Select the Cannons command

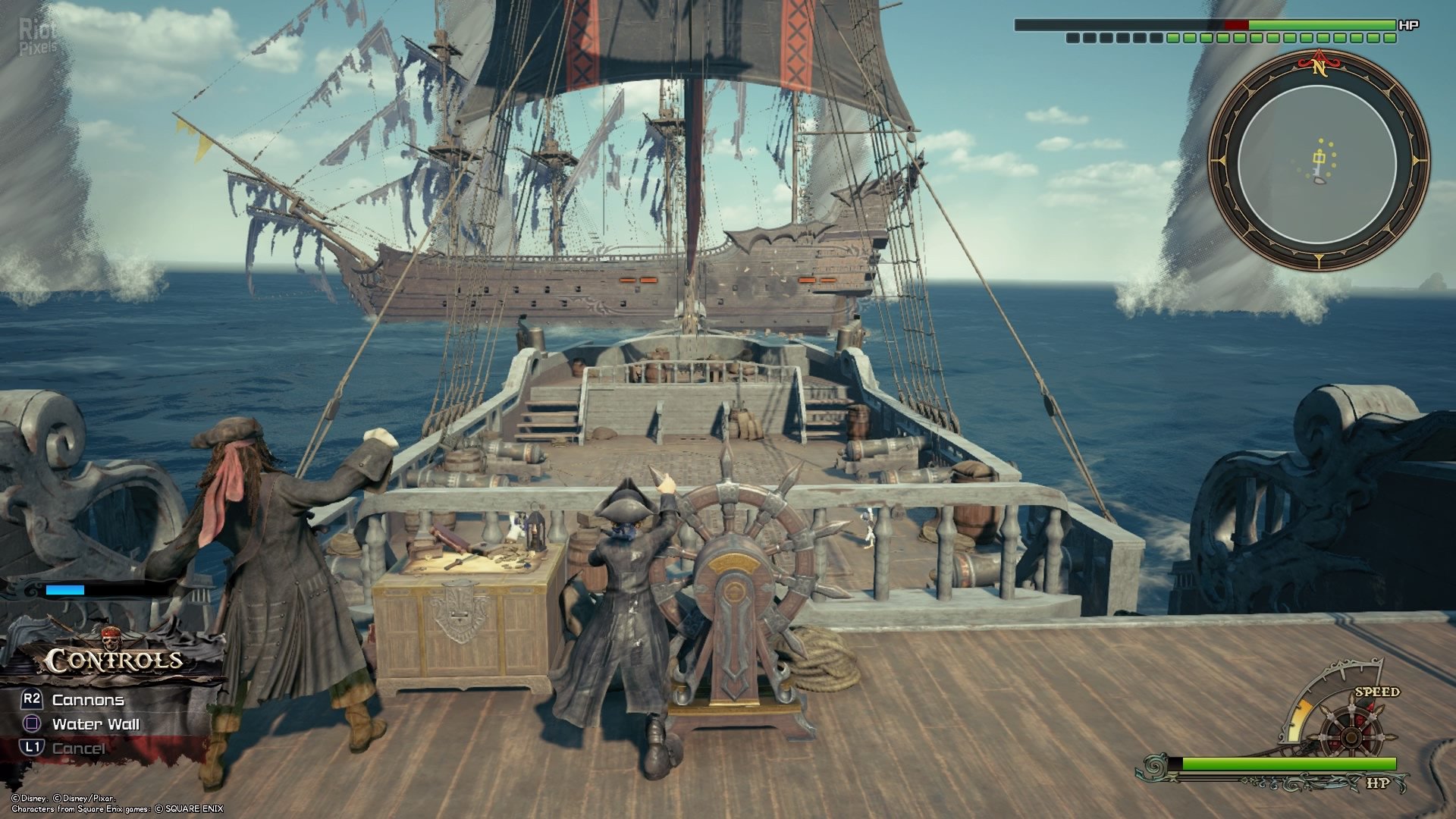tap(87, 700)
